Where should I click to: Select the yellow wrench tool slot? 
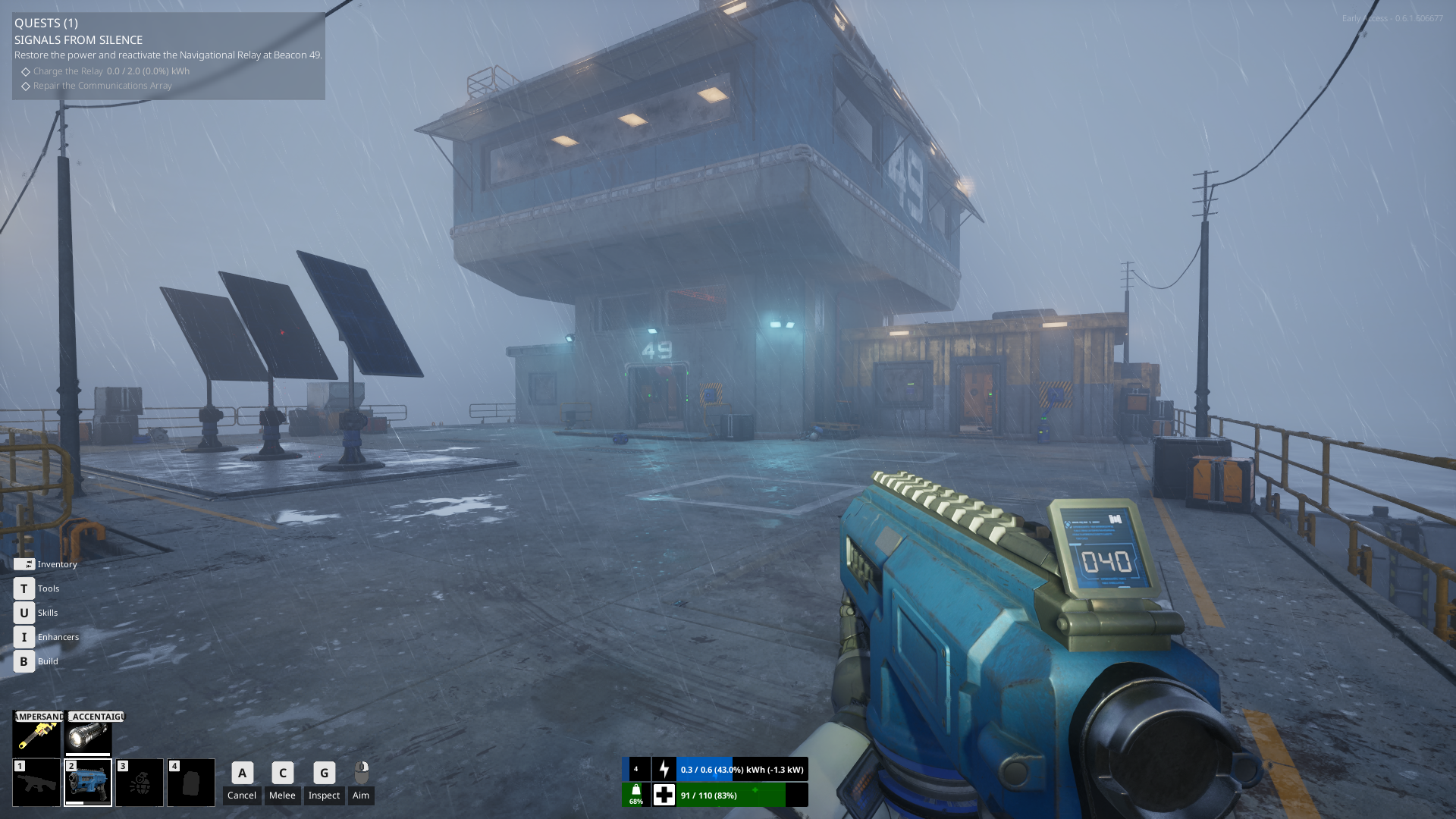(x=36, y=735)
